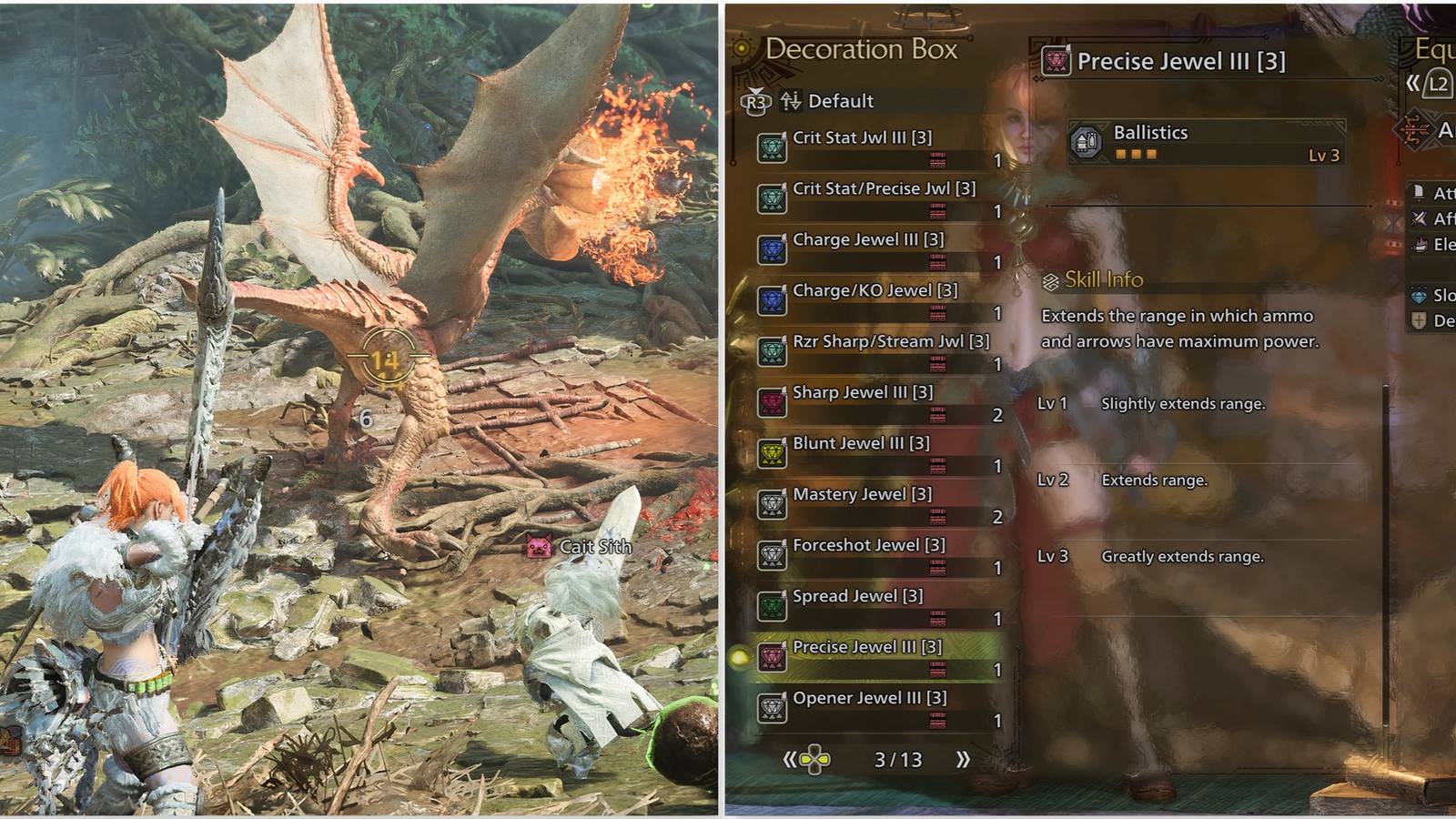Screen dimensions: 1456x819
Task: Click the Affinity crossed-swords icon
Action: pos(1419,218)
